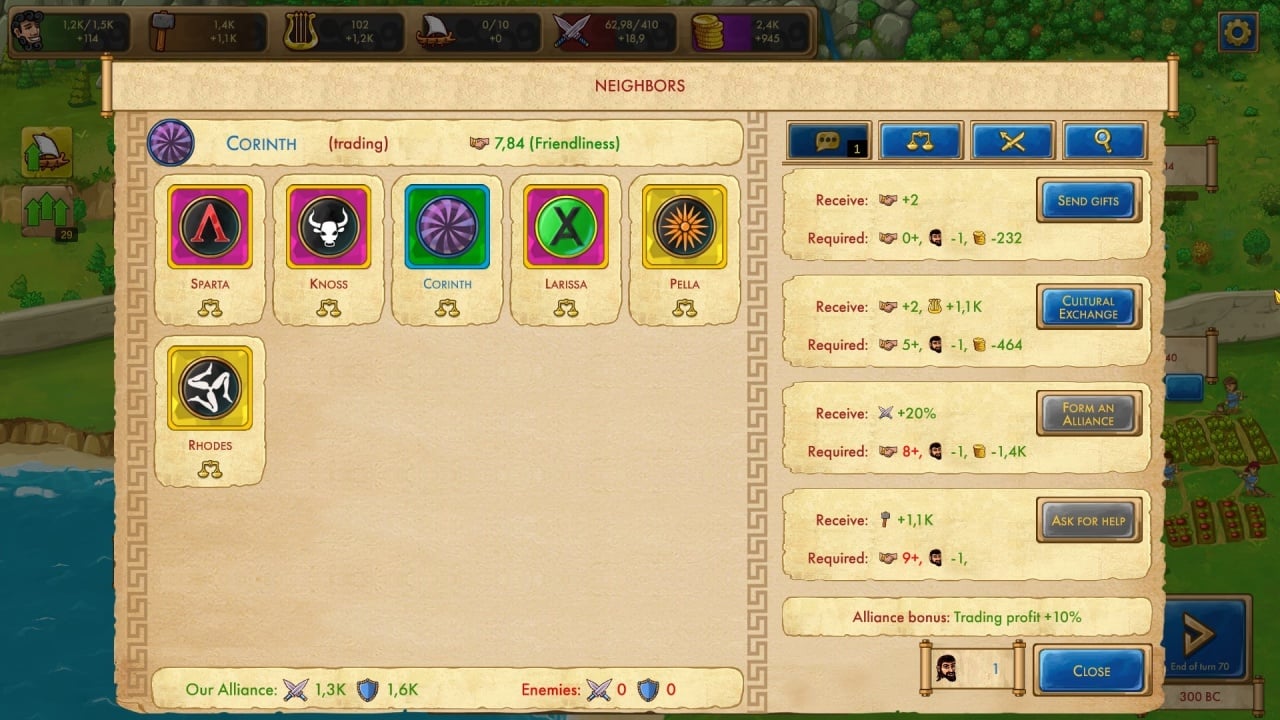Pick the Larissa neighbor tile

(x=566, y=227)
